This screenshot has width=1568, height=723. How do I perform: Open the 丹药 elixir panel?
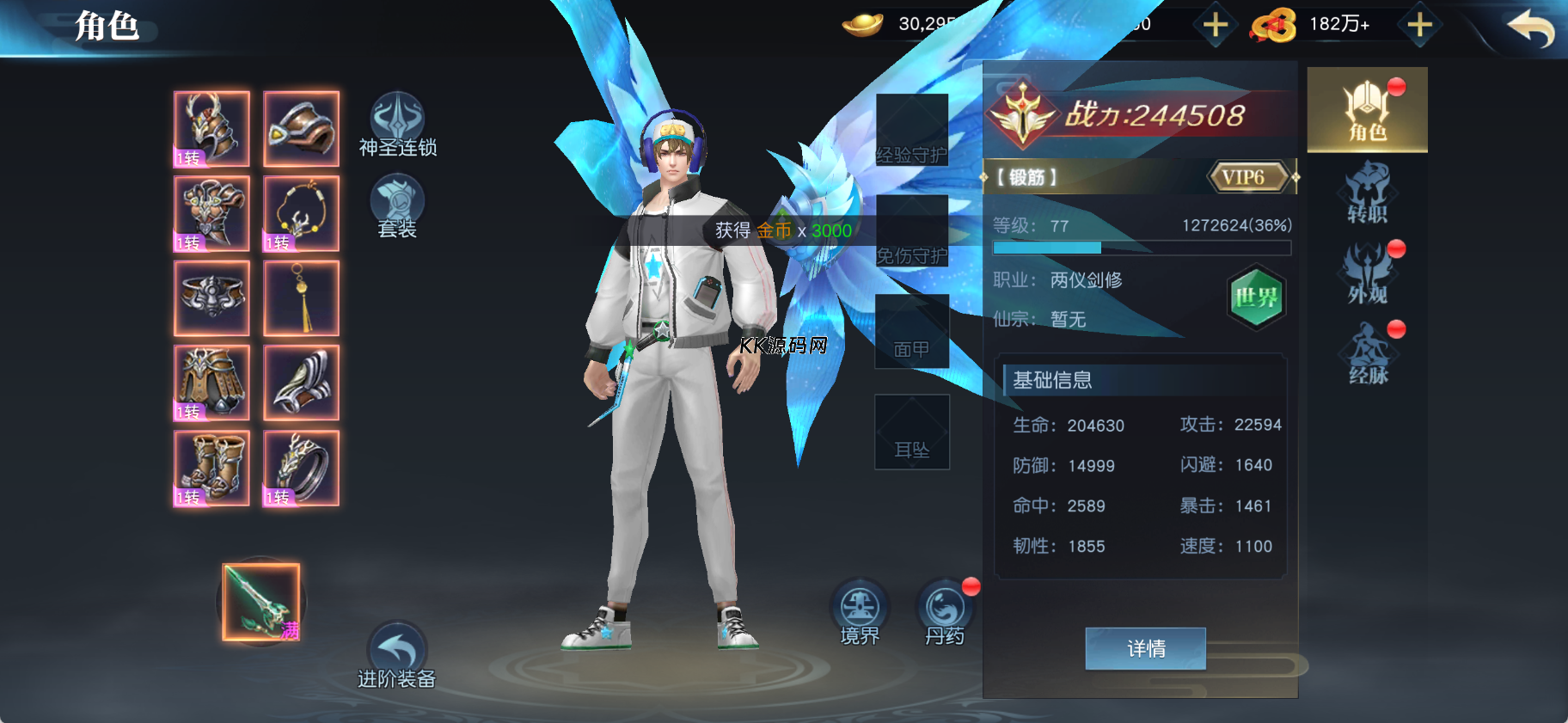945,612
